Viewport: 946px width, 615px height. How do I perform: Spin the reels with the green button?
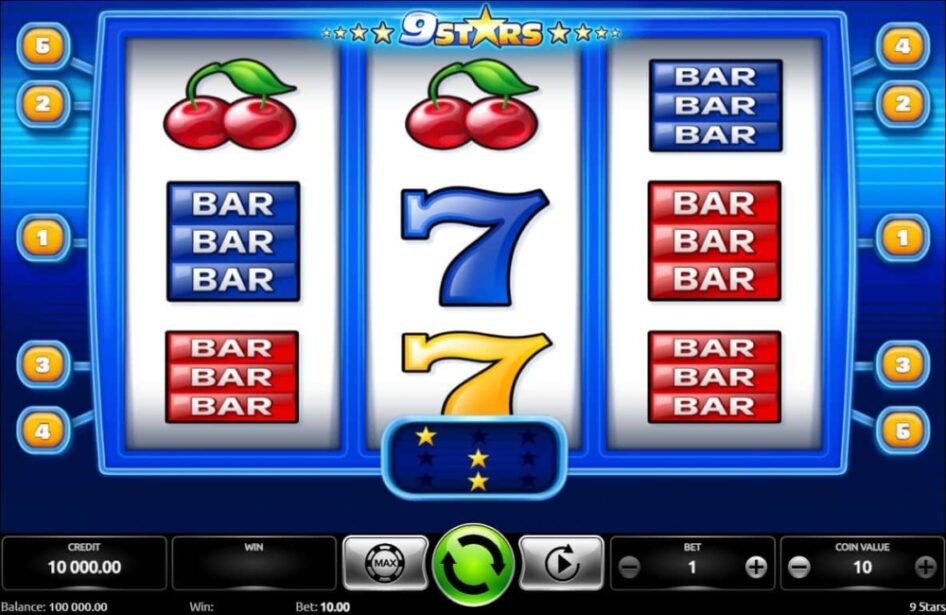point(473,564)
